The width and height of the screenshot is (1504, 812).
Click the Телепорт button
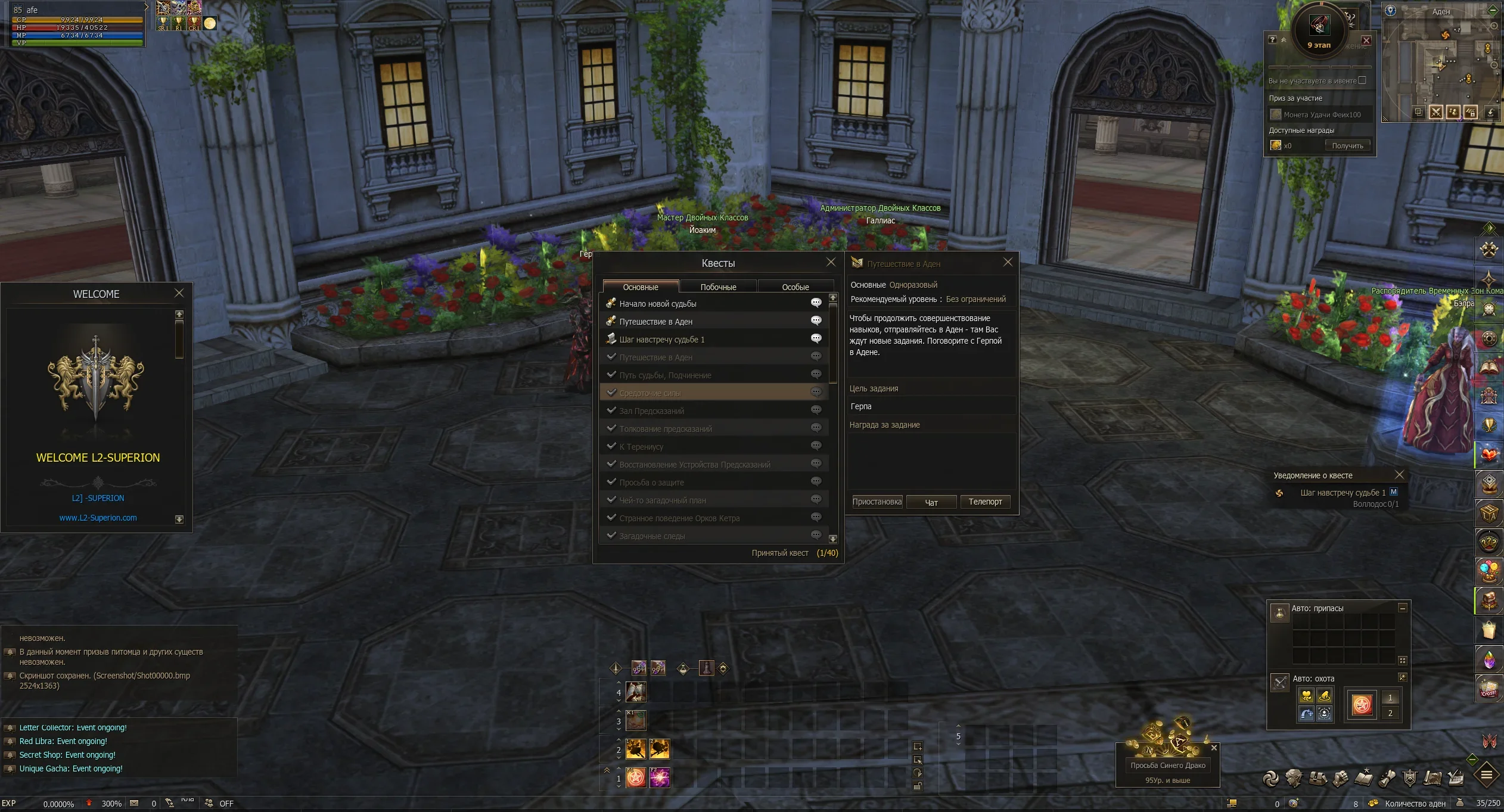coord(985,502)
